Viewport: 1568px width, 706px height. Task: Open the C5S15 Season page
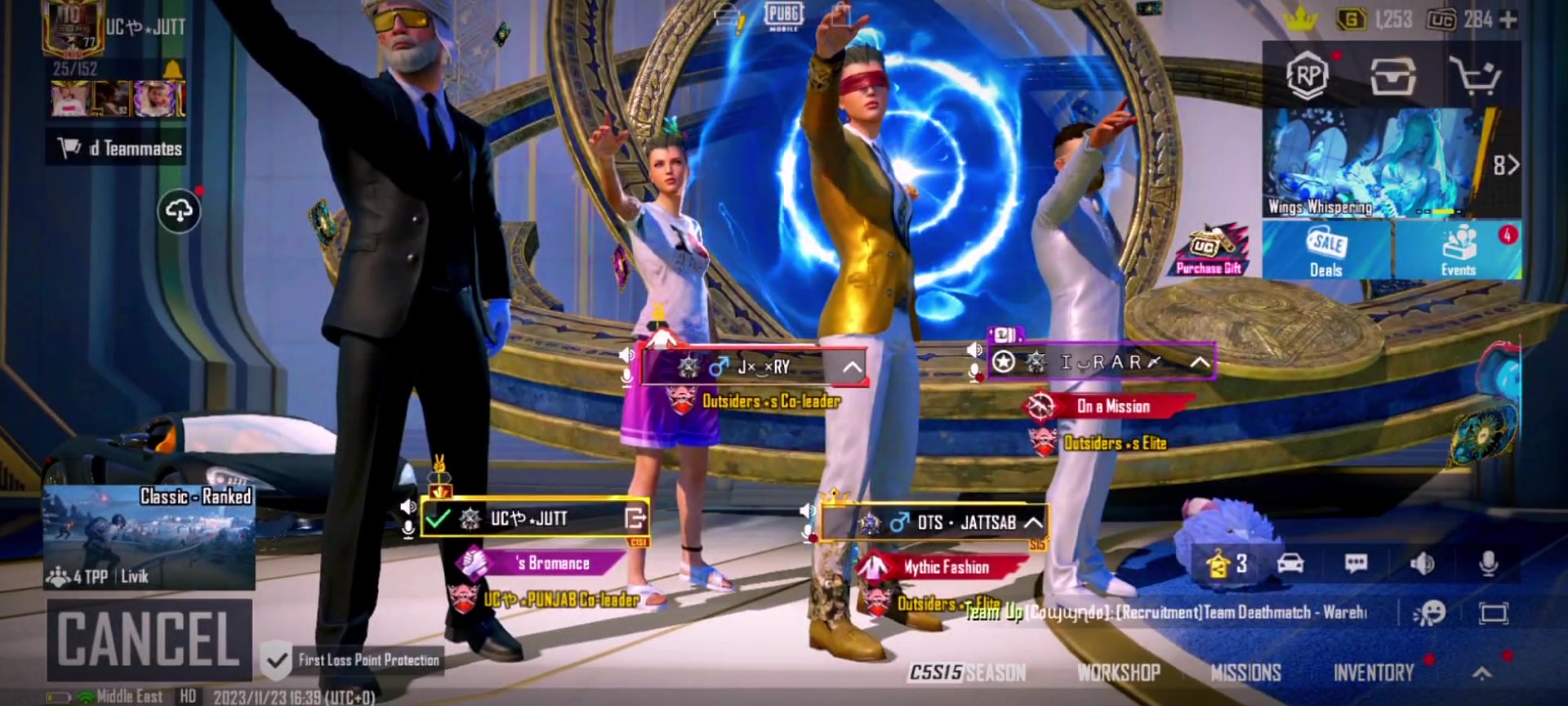coord(968,672)
